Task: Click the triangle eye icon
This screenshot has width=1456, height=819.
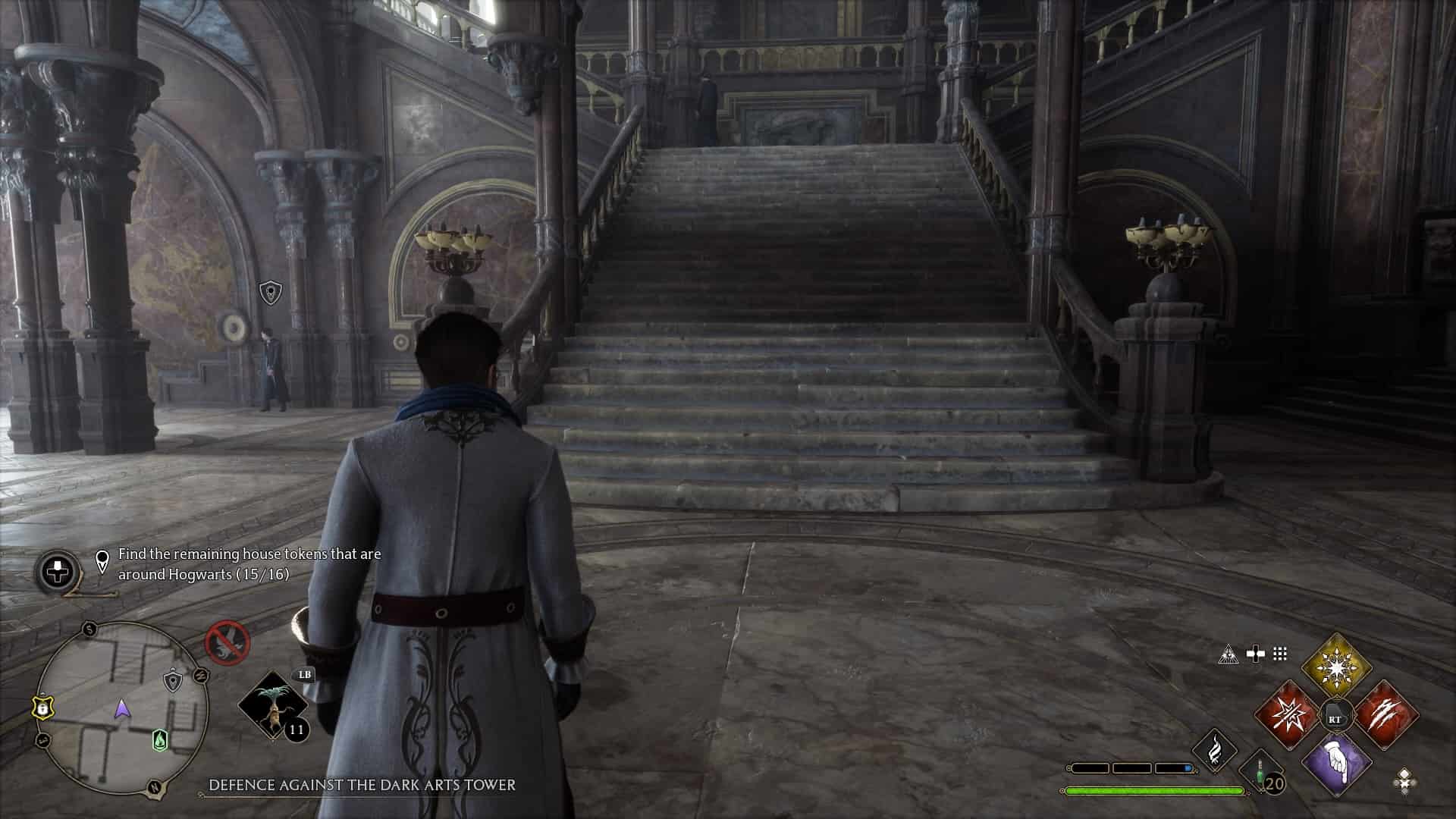Action: (x=1228, y=654)
